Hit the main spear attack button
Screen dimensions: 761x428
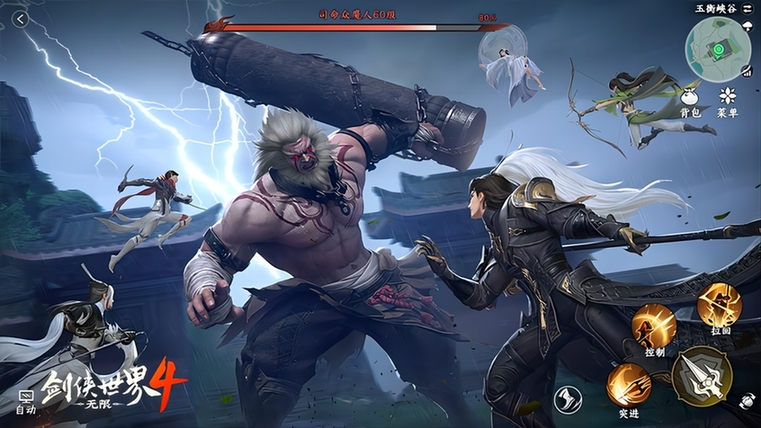[x=701, y=377]
